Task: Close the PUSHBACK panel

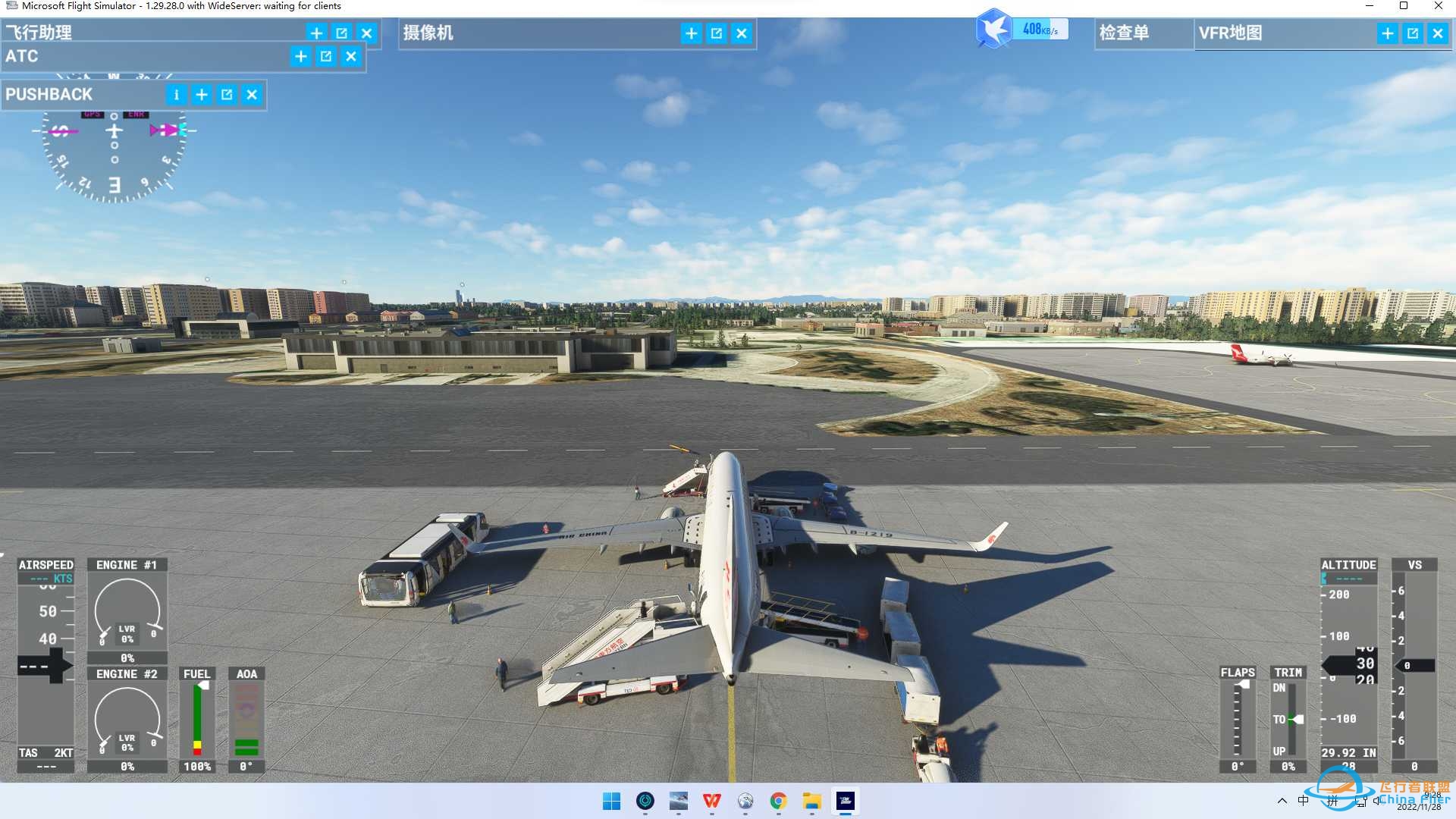Action: point(252,95)
